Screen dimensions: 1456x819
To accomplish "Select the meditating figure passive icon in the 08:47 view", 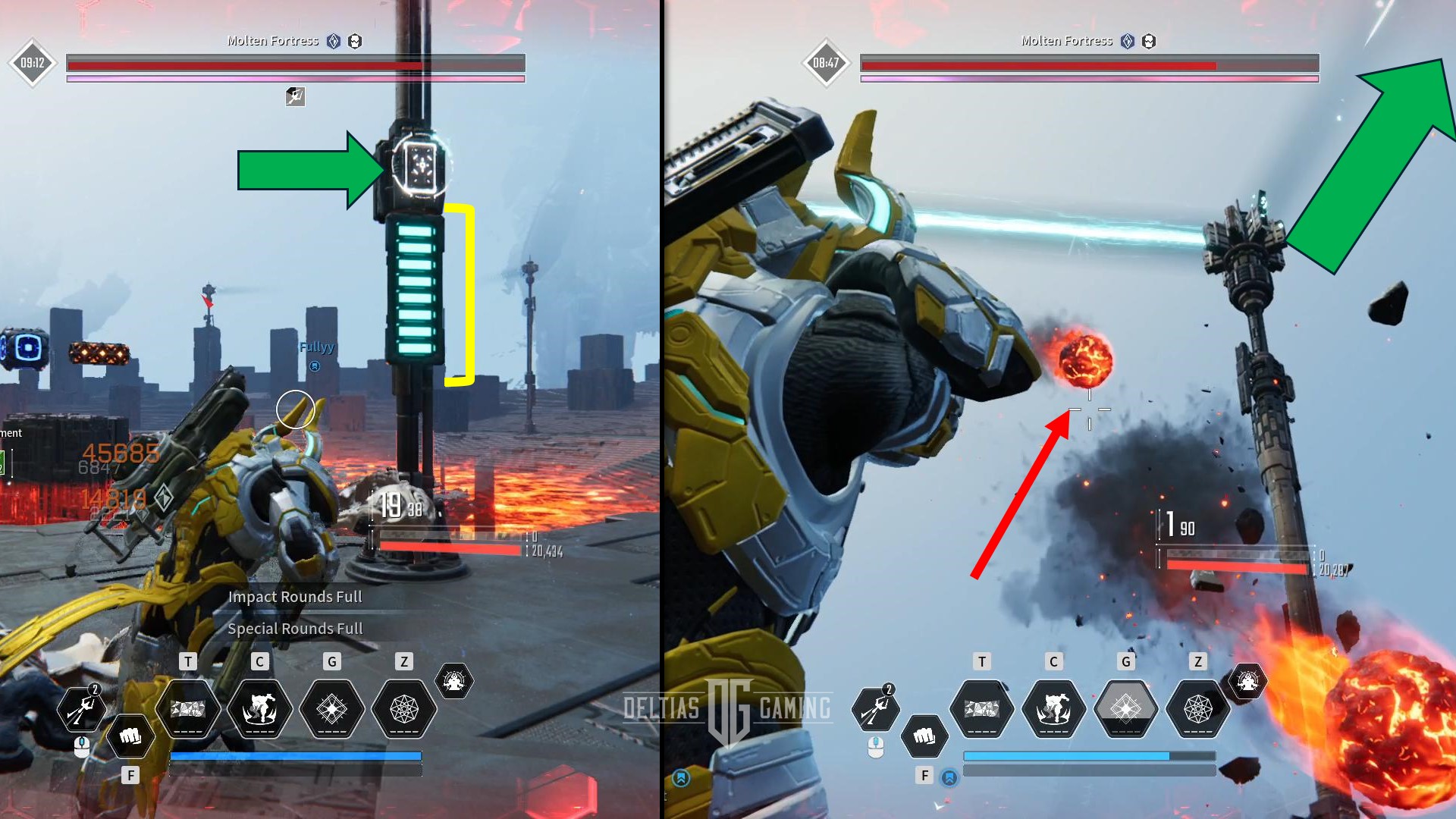I will coord(1247,682).
